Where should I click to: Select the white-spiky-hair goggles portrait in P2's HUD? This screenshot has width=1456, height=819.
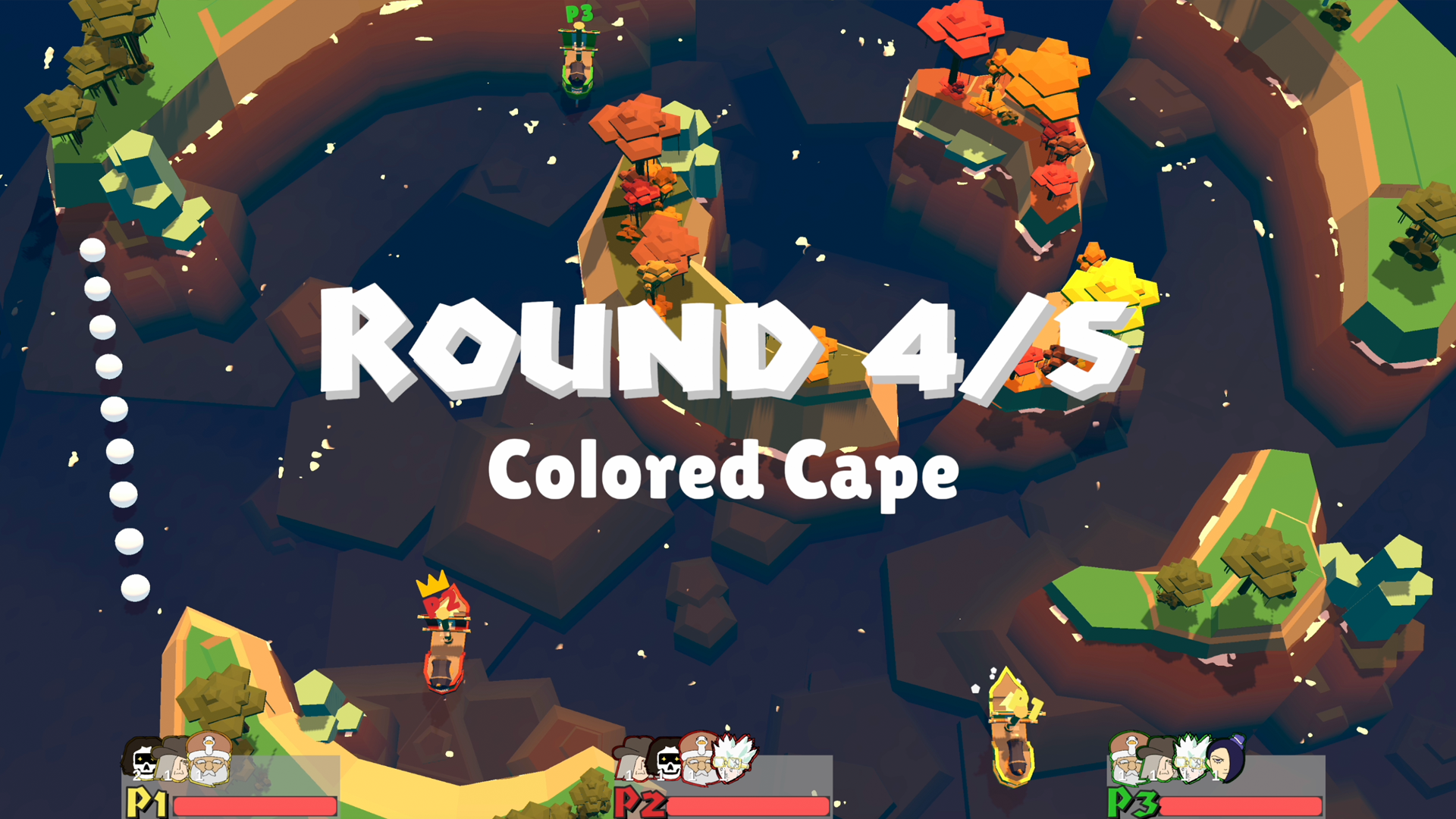click(732, 761)
